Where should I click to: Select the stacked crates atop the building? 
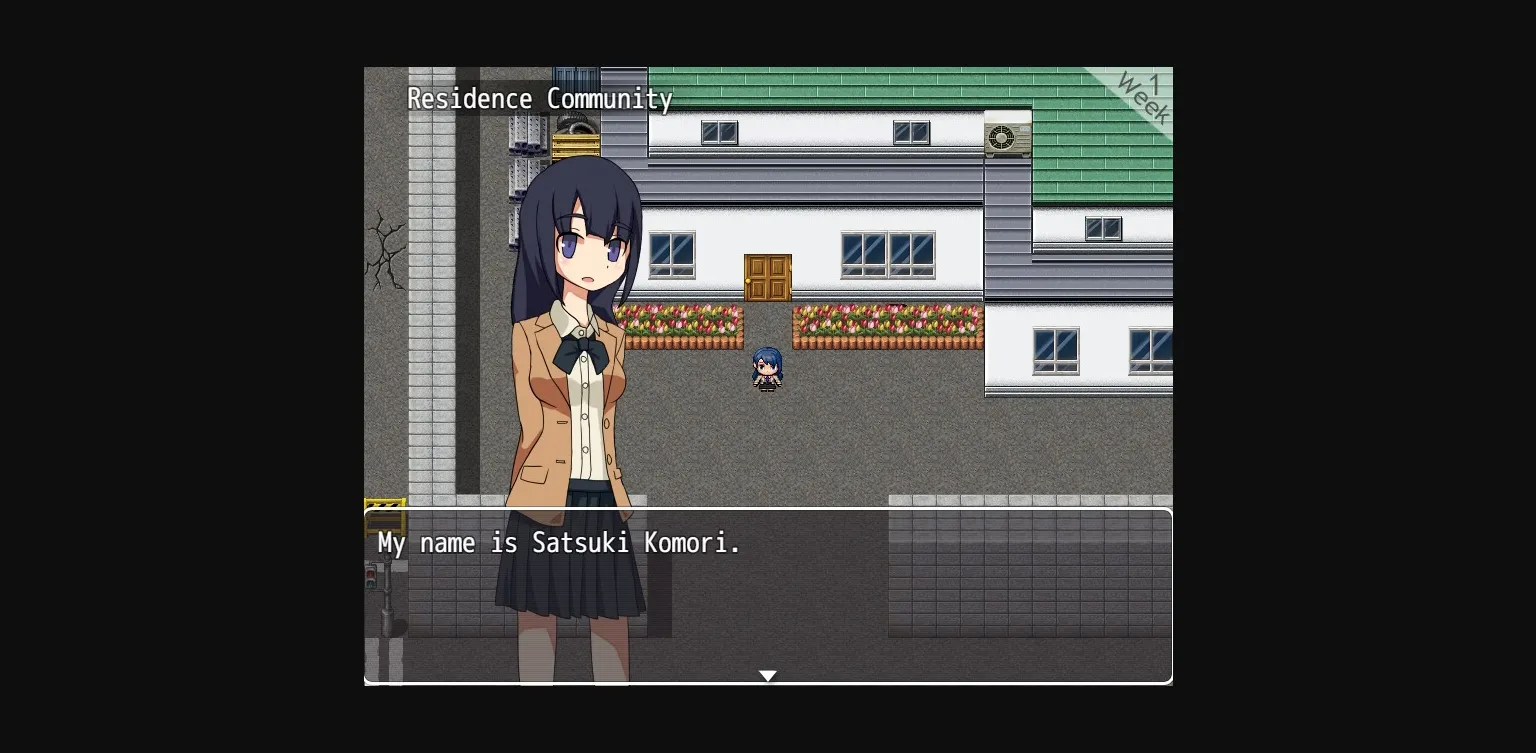575,148
